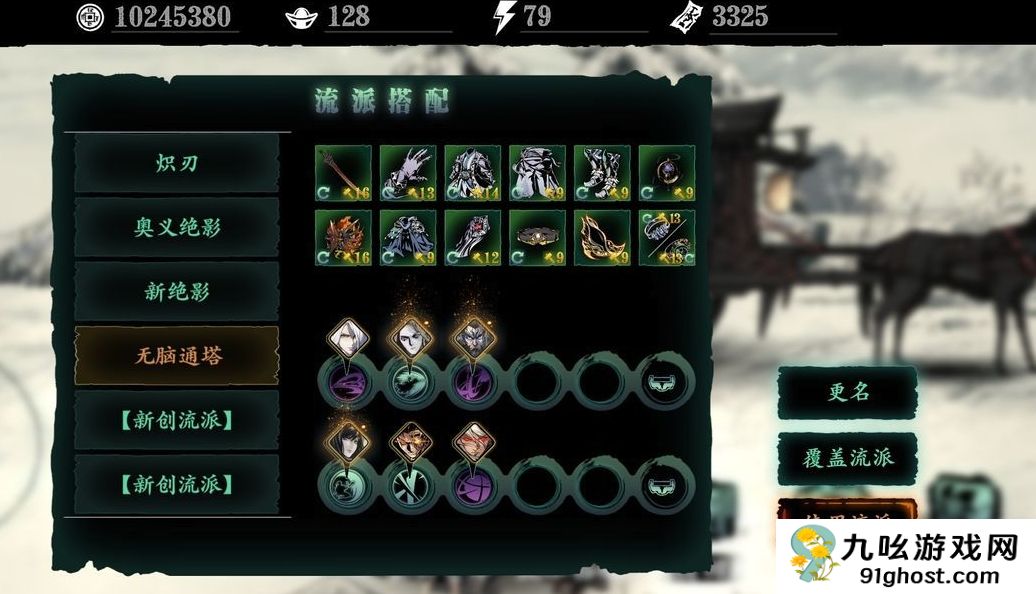Select the staff weapon equipment slot
This screenshot has width=1036, height=594.
tap(343, 173)
